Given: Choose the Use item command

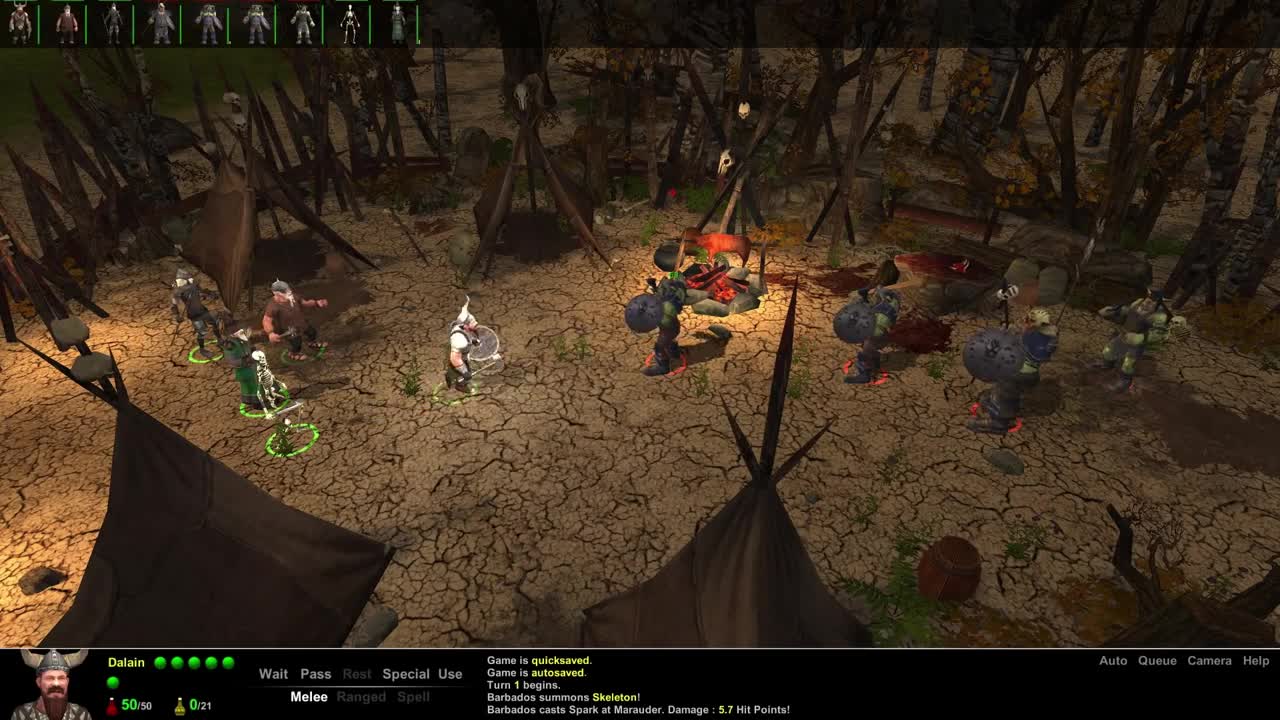Looking at the screenshot, I should coord(450,674).
